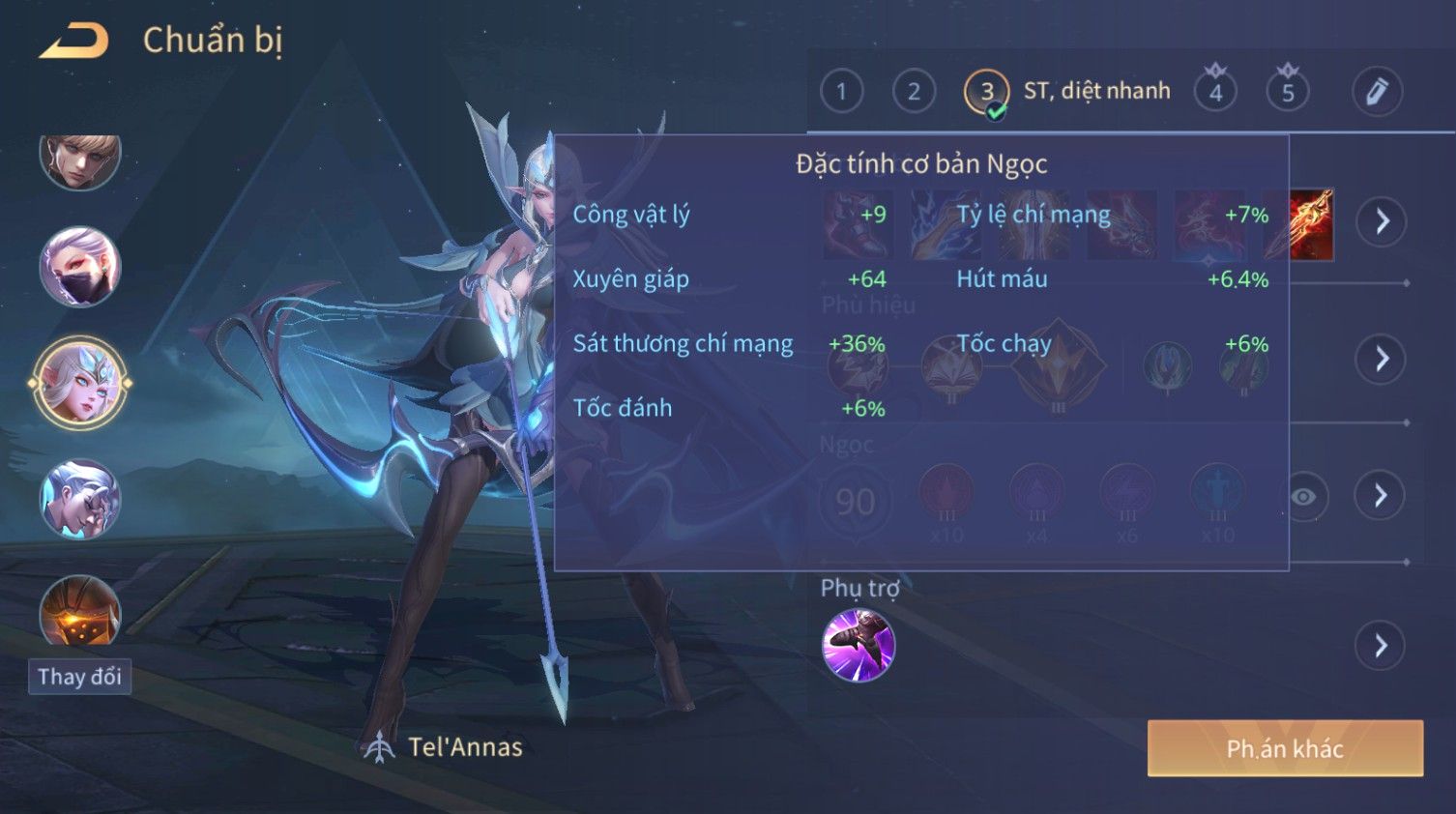Open the Phù hiệu details arrow
The image size is (1456, 814).
[1382, 360]
